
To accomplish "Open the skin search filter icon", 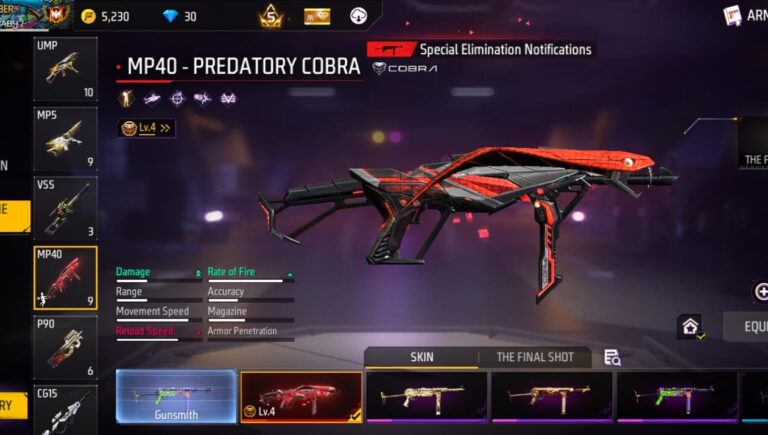I will [612, 357].
